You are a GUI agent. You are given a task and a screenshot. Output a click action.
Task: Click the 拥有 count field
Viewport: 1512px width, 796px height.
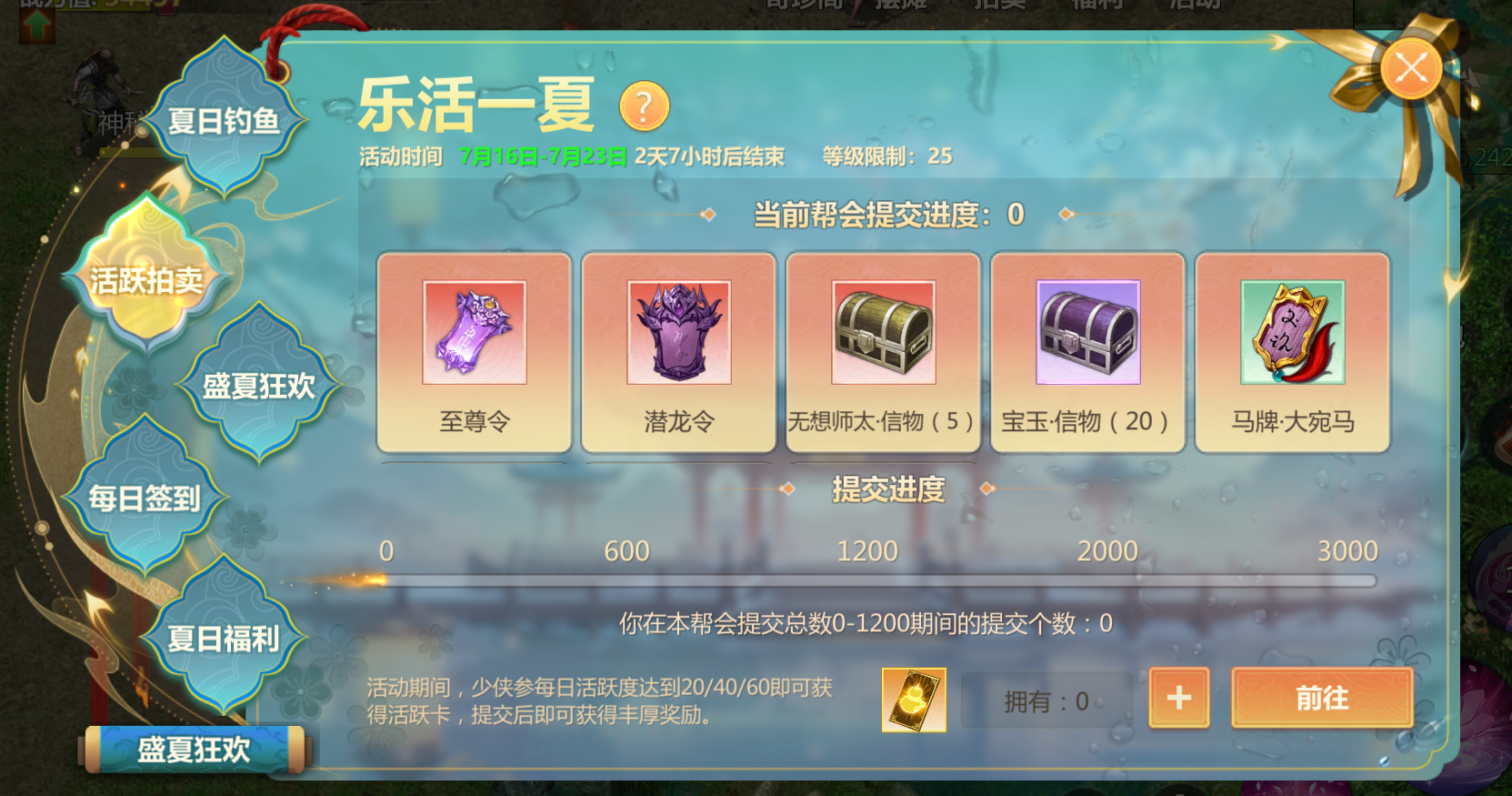tap(1046, 700)
